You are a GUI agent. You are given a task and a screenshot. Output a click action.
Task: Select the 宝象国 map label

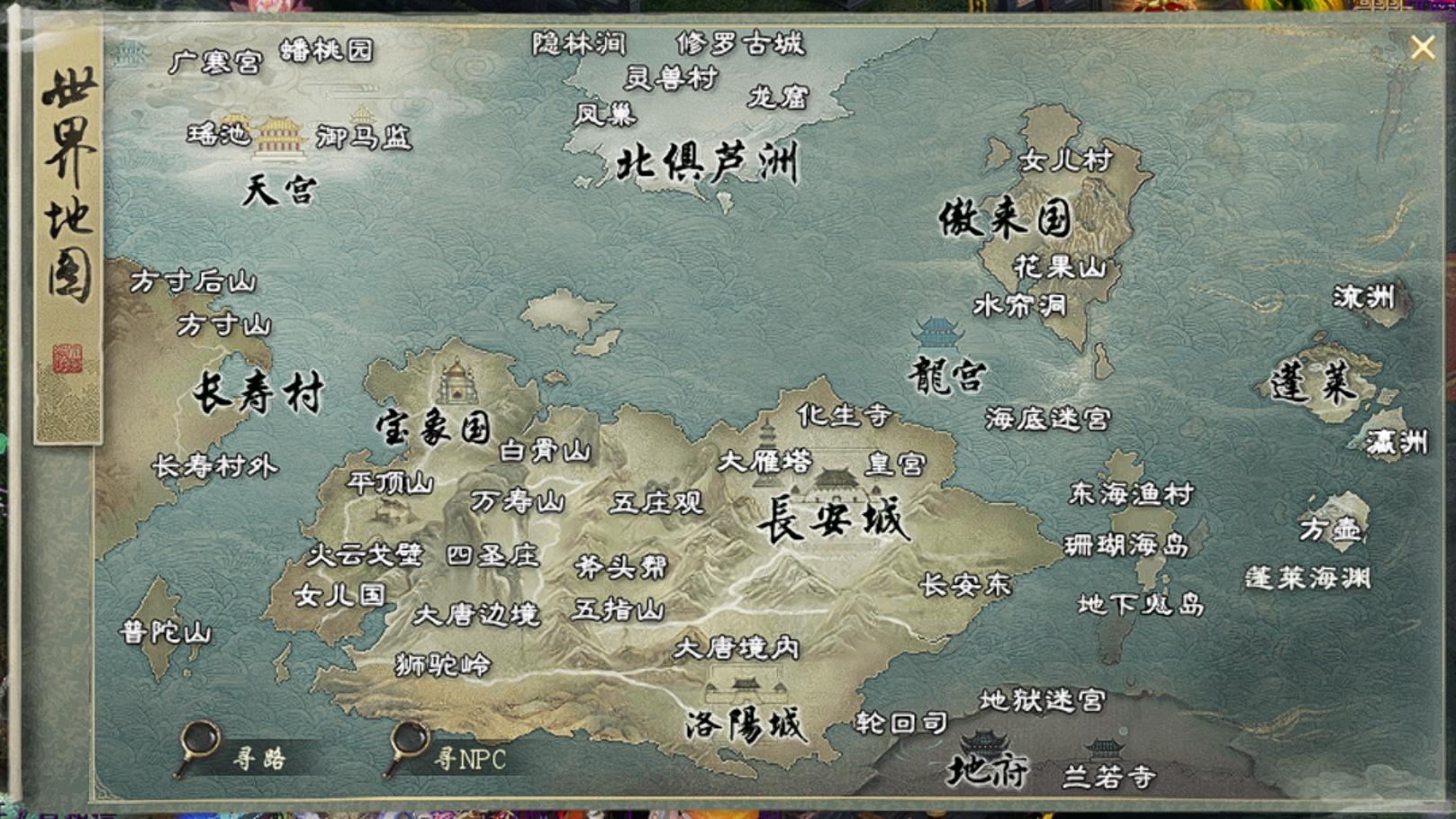tap(434, 427)
